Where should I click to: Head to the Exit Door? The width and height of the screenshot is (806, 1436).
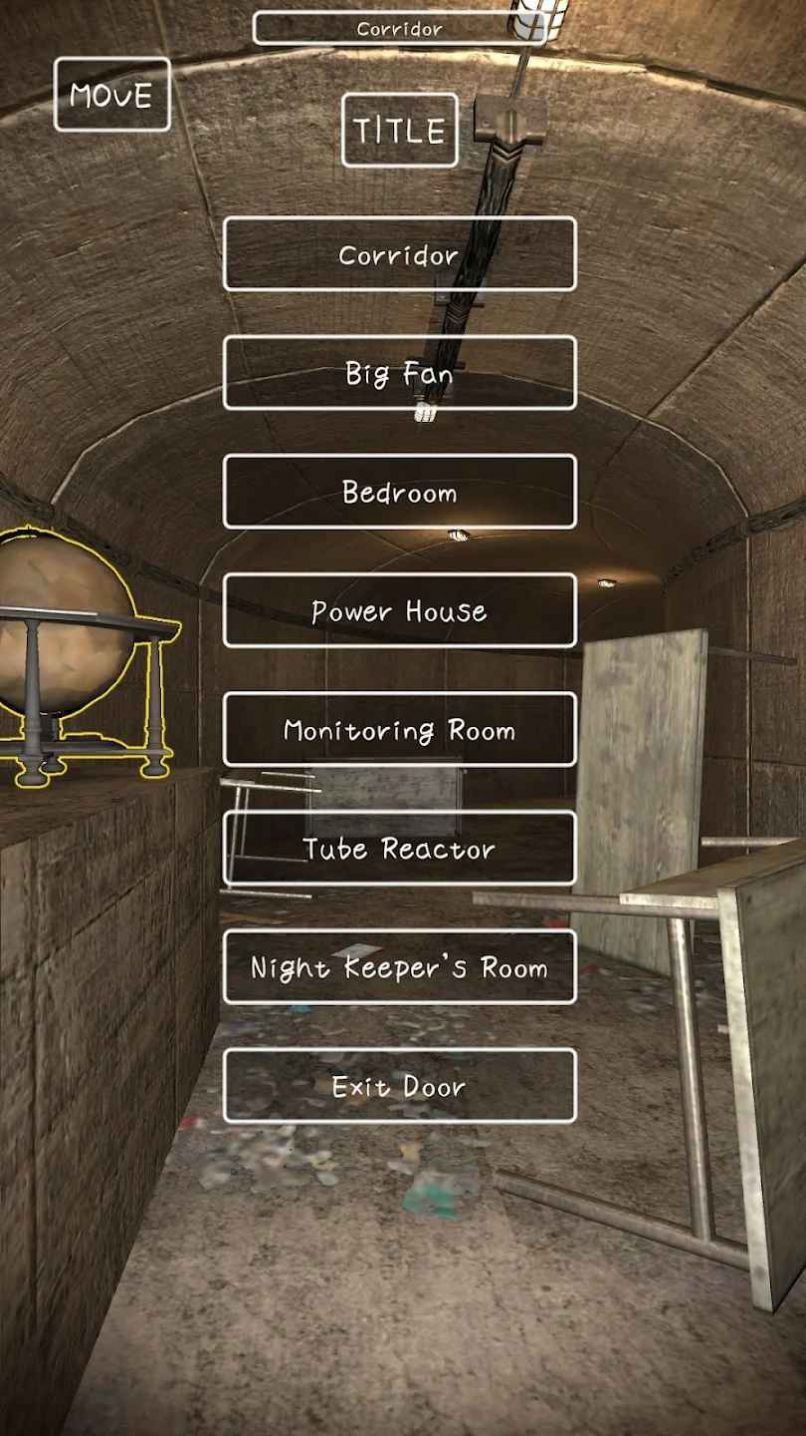[400, 1086]
